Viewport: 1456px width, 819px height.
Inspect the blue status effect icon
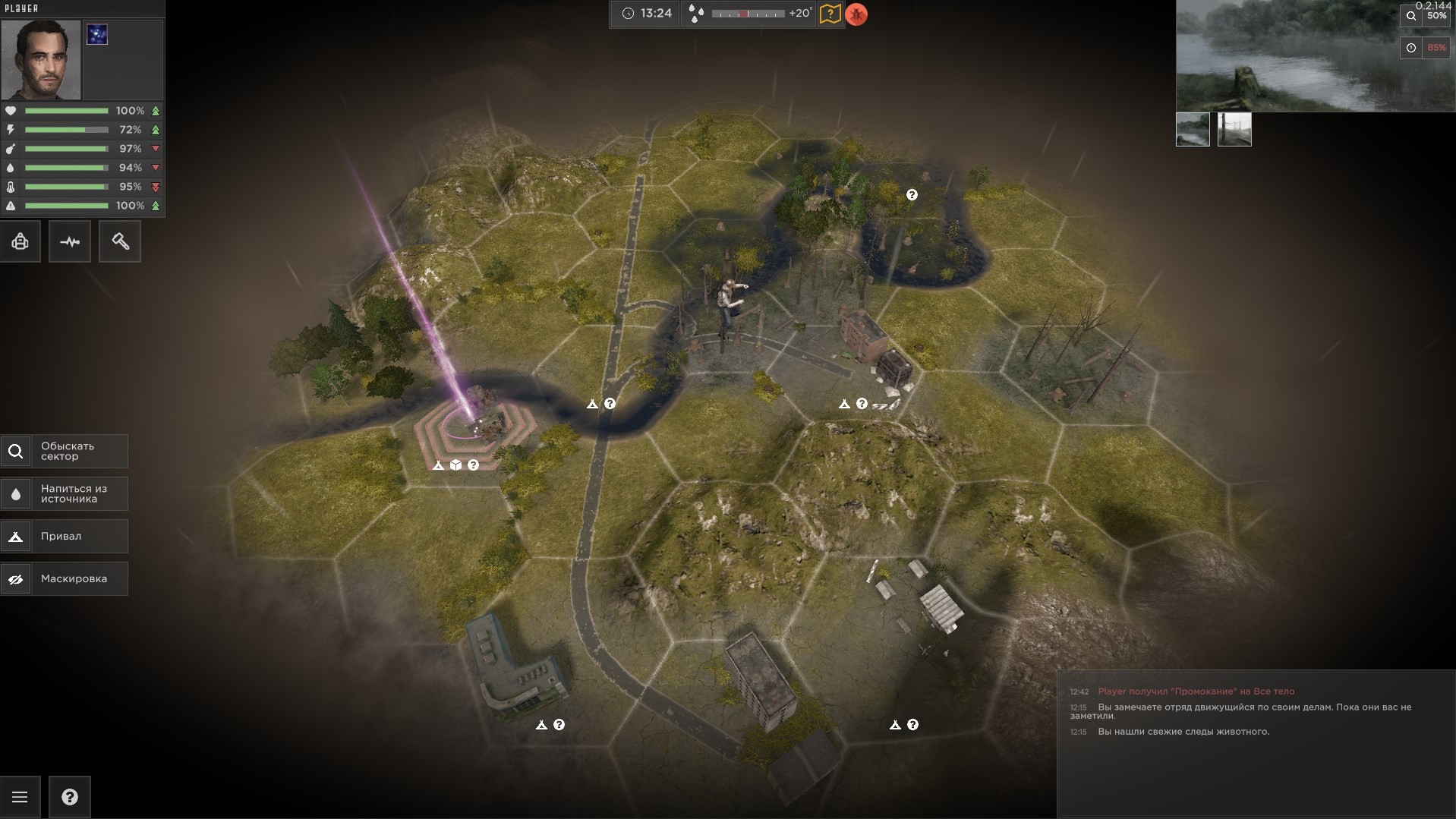tap(97, 34)
